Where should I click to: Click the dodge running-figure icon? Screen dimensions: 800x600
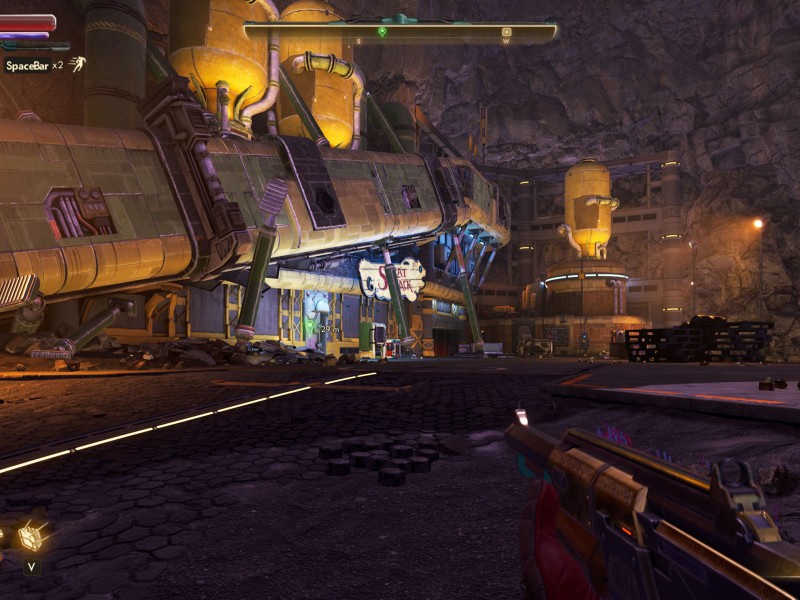[77, 64]
